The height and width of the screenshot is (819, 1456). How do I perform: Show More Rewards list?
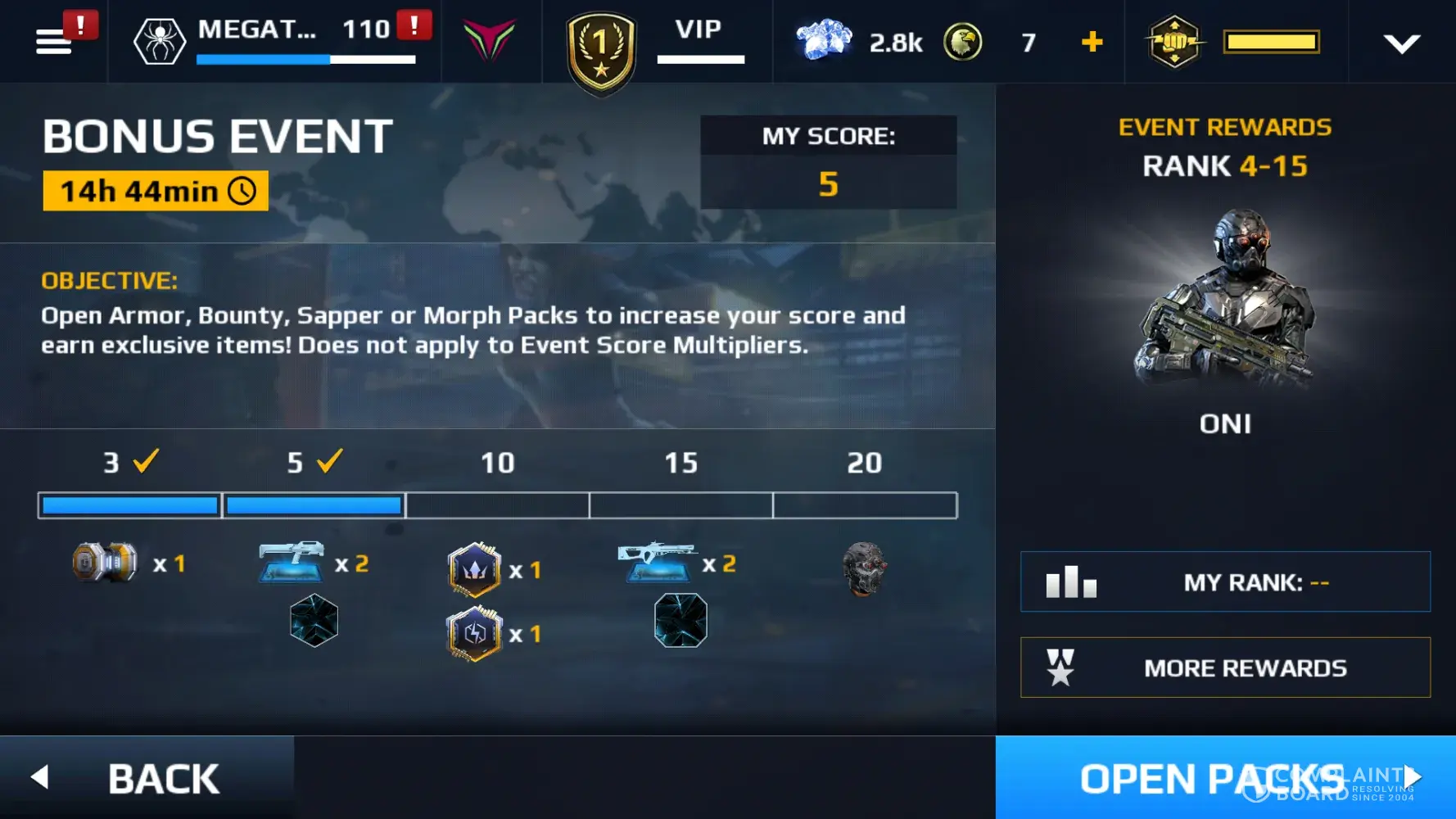(x=1225, y=667)
